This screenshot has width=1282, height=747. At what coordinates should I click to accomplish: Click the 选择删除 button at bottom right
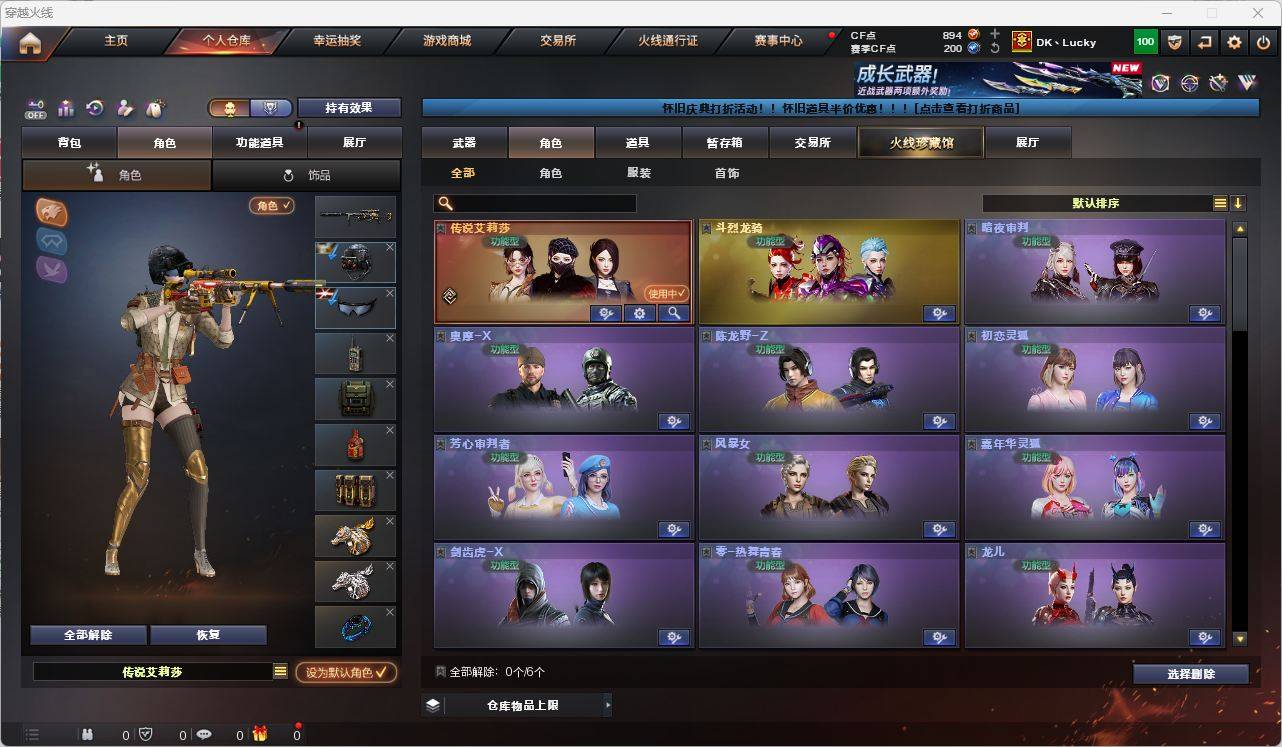coord(1190,674)
